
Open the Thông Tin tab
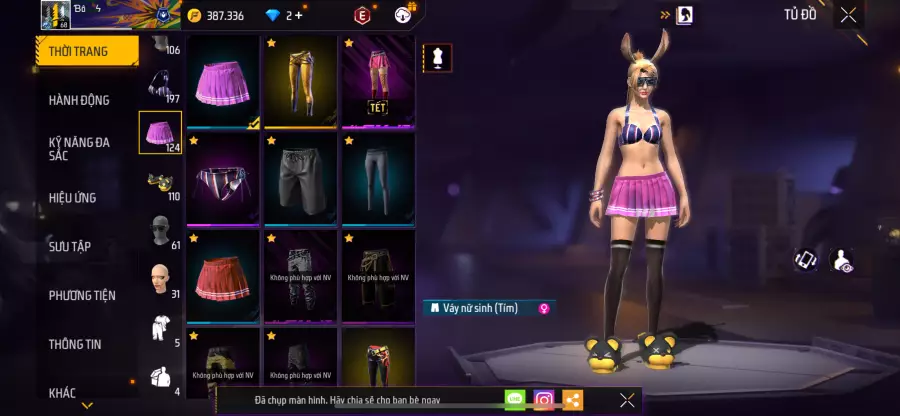coord(77,343)
